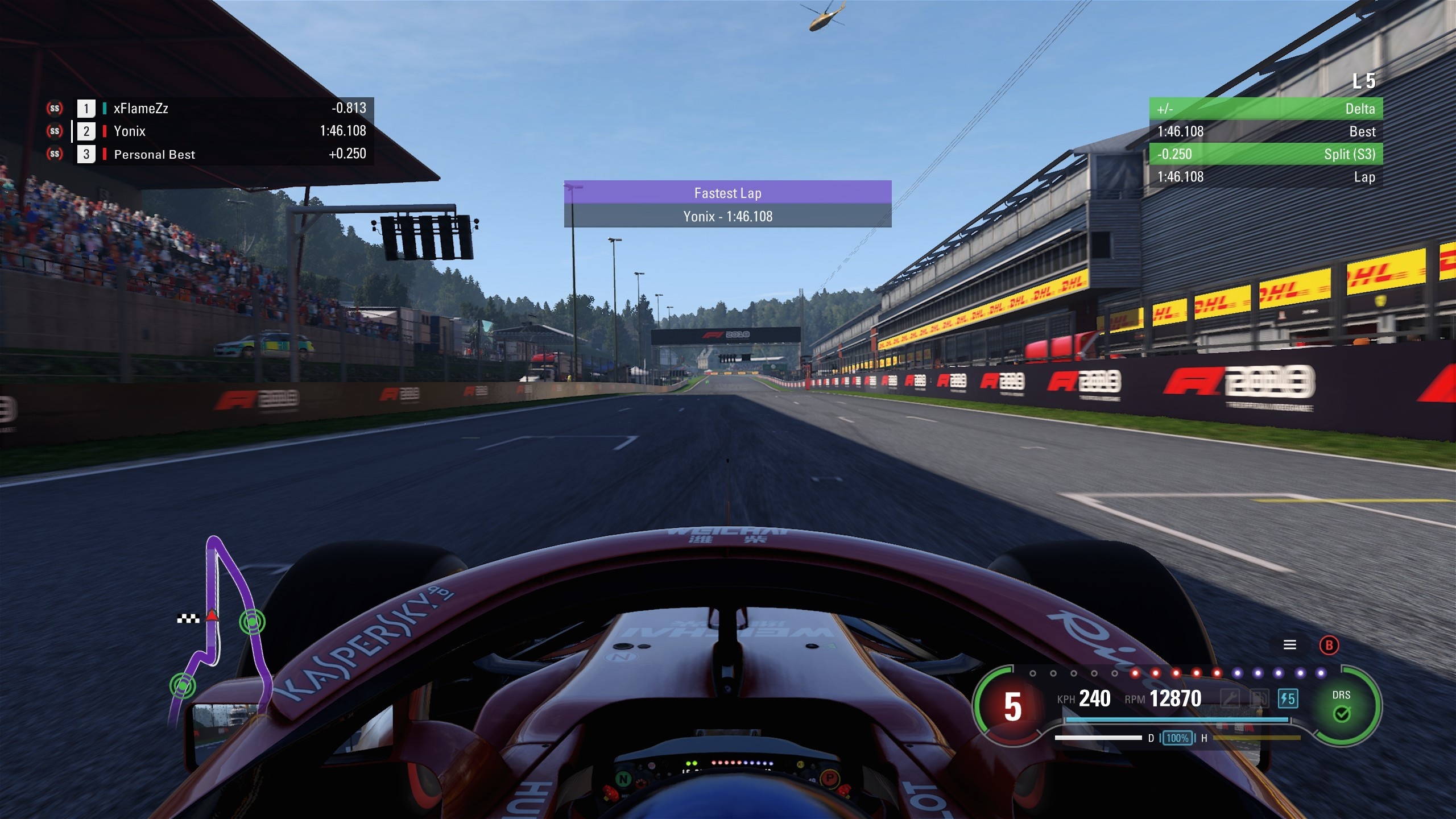Click the faded wrench icon

coord(1230,699)
